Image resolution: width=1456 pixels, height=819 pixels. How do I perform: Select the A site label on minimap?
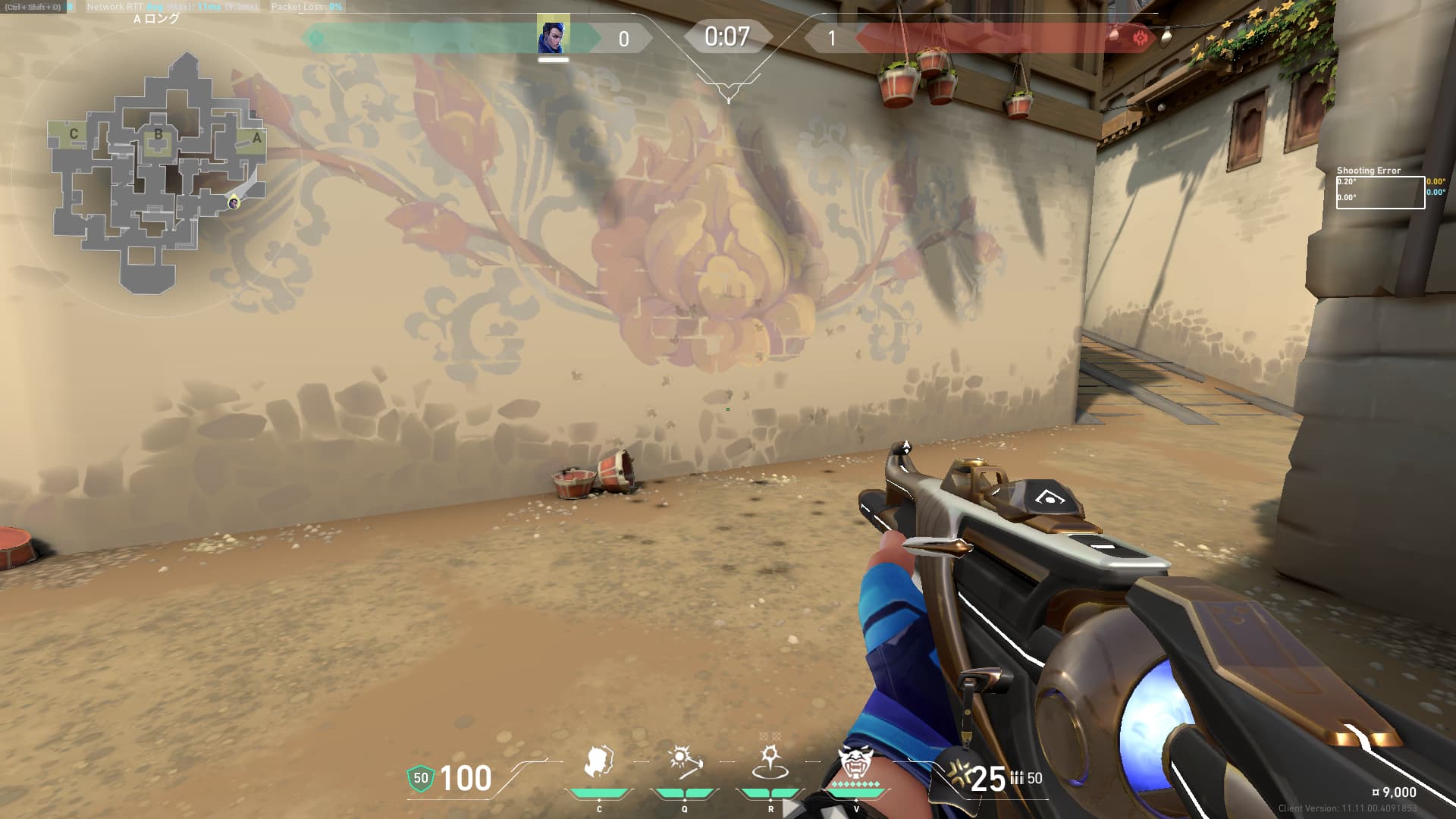tap(257, 138)
